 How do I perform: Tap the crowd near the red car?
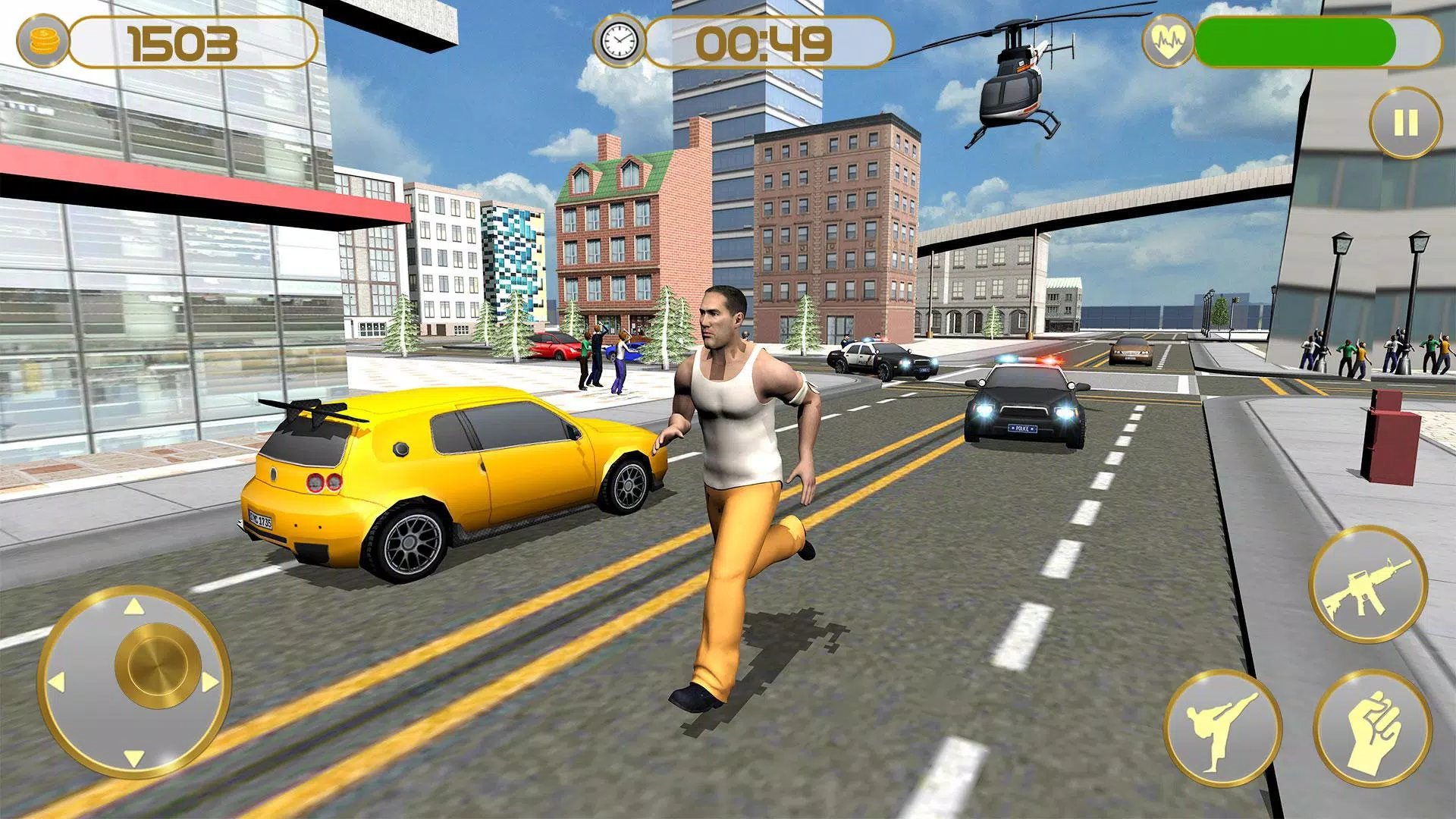[x=599, y=356]
